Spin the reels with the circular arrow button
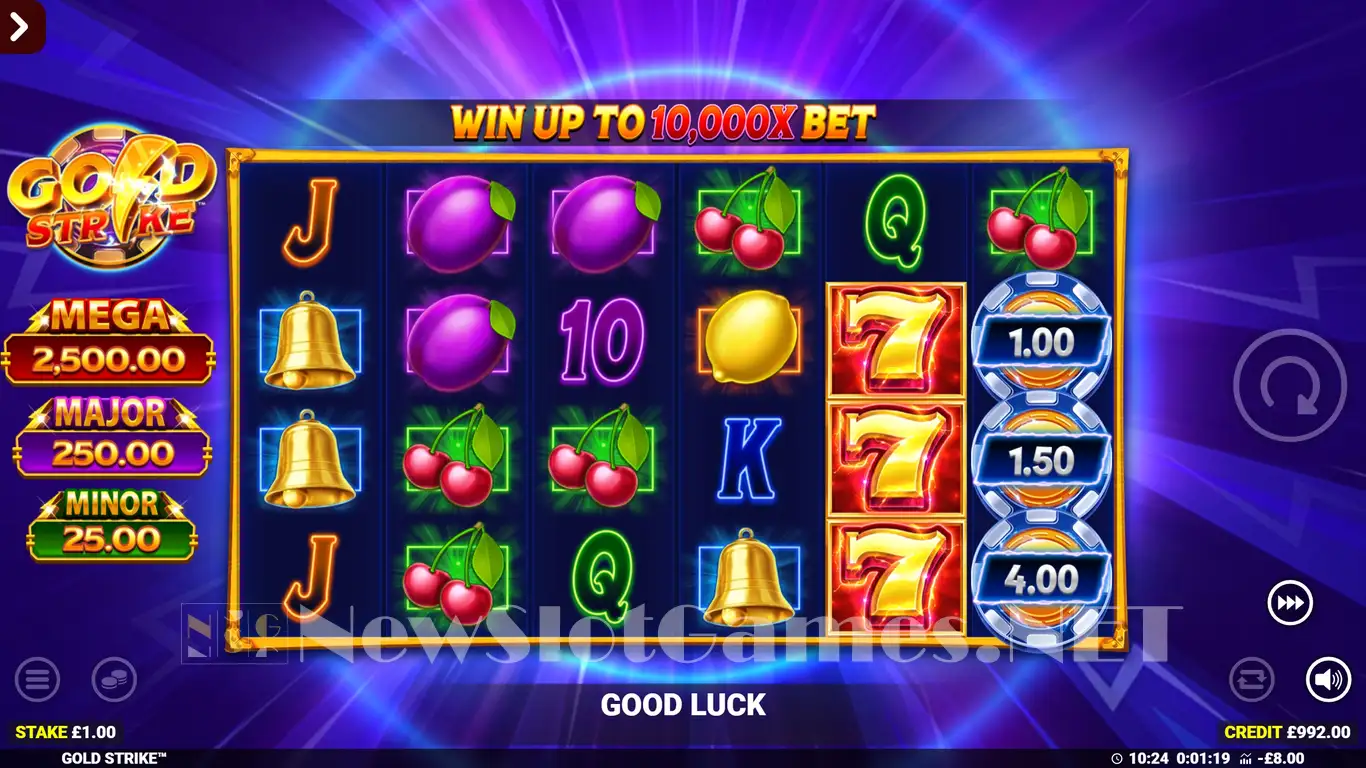The height and width of the screenshot is (768, 1366). (1289, 386)
